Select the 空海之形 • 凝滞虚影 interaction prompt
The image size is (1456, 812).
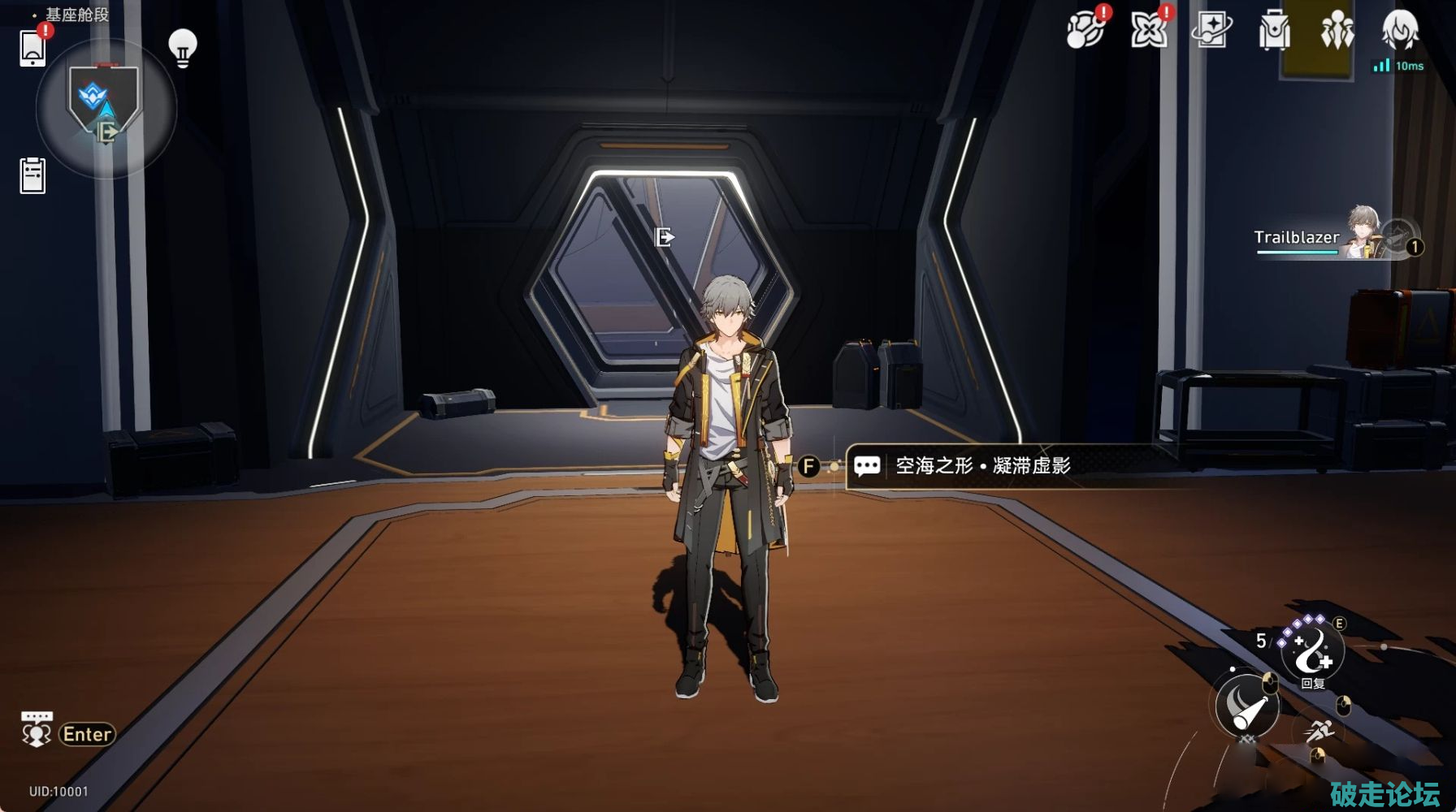click(982, 466)
